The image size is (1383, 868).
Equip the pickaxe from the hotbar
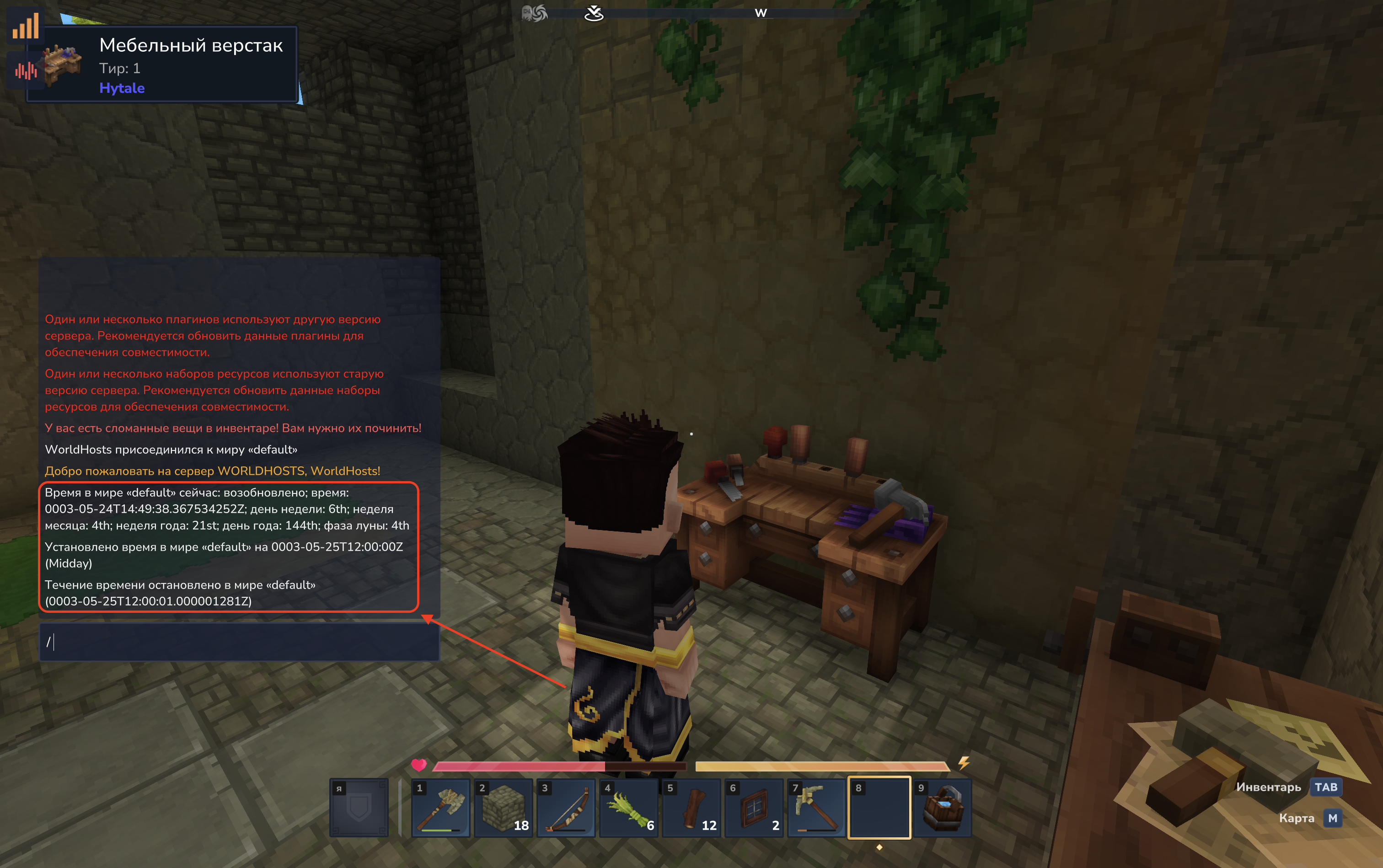point(816,808)
